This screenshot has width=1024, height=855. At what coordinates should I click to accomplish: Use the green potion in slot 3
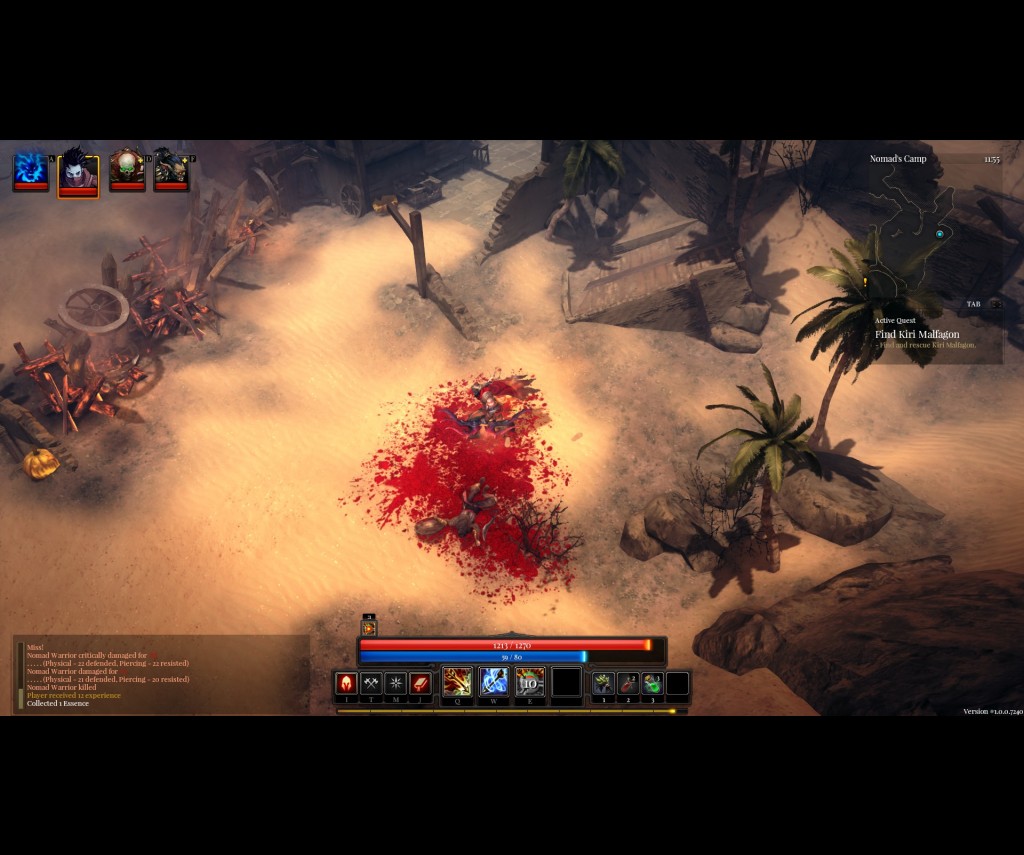pos(652,683)
